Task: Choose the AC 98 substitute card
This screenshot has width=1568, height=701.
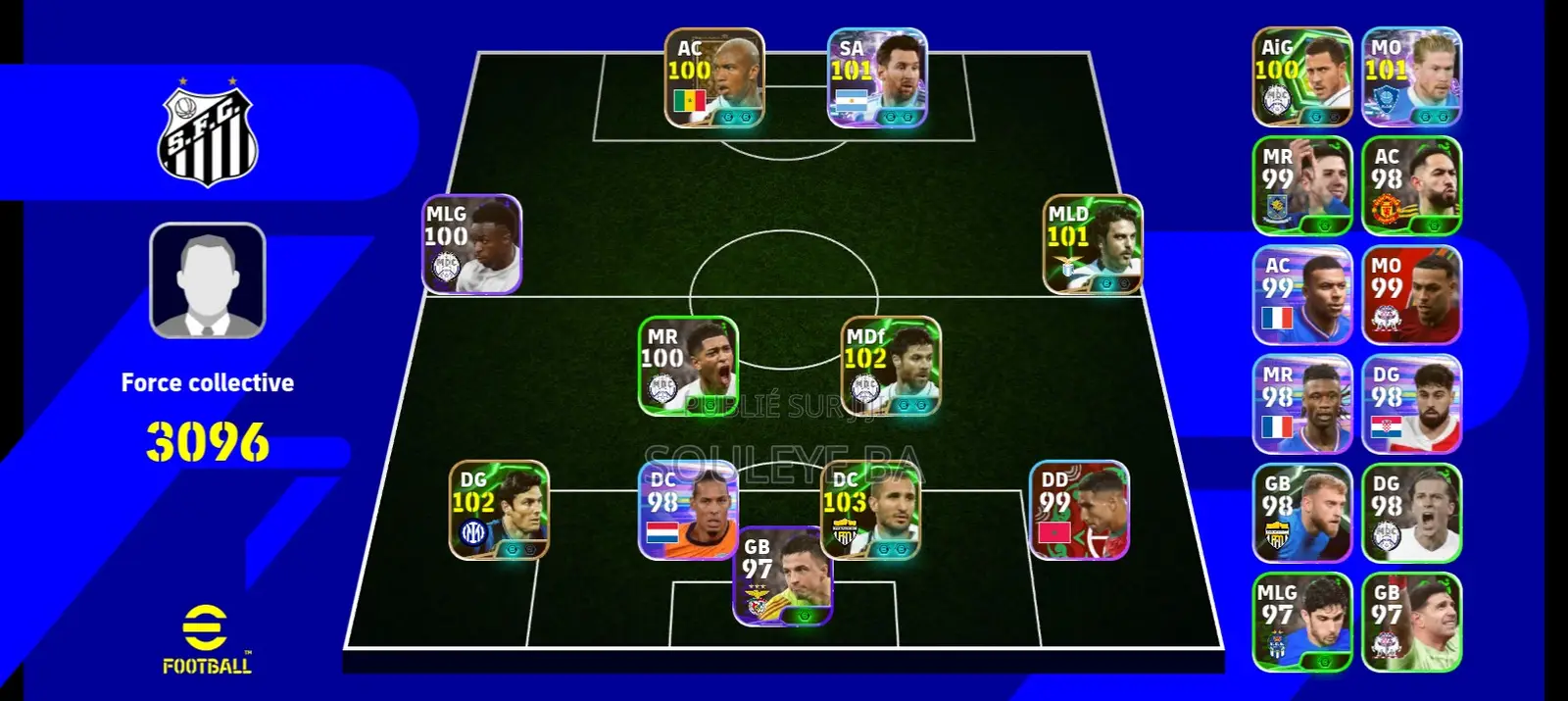Action: [1411, 186]
